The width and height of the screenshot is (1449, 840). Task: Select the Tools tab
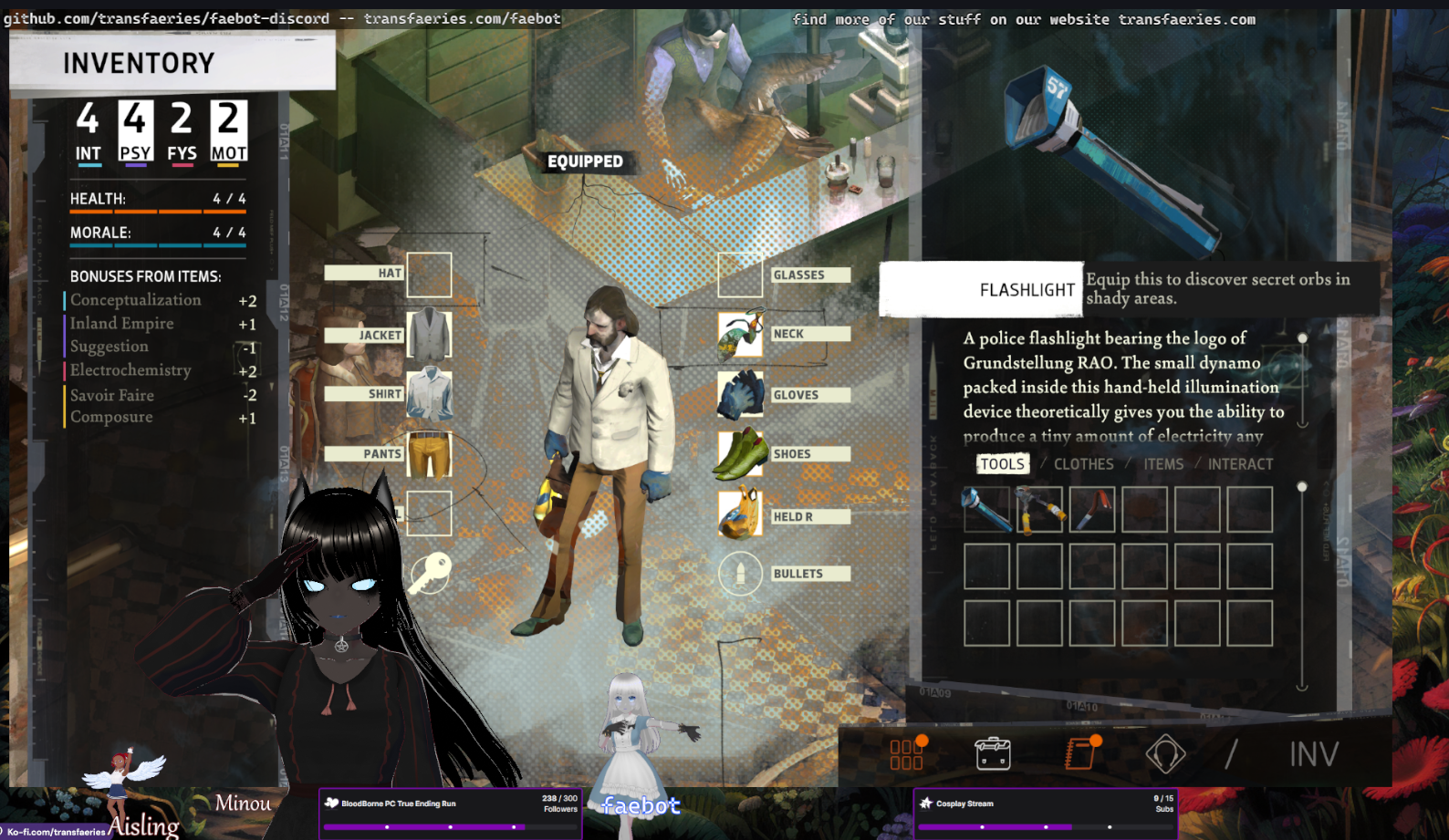tap(1002, 464)
